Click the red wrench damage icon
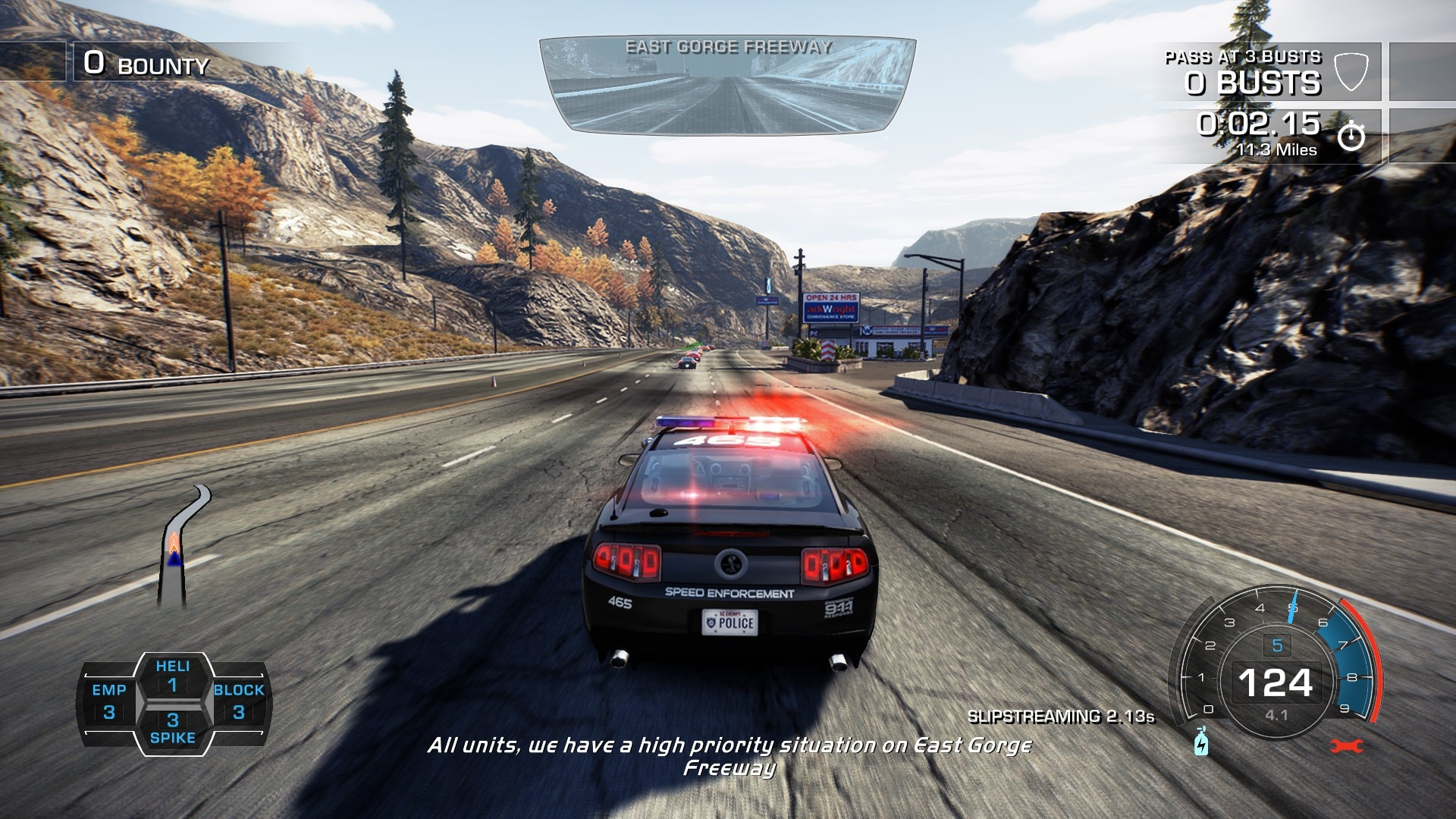This screenshot has width=1456, height=819. 1347,746
